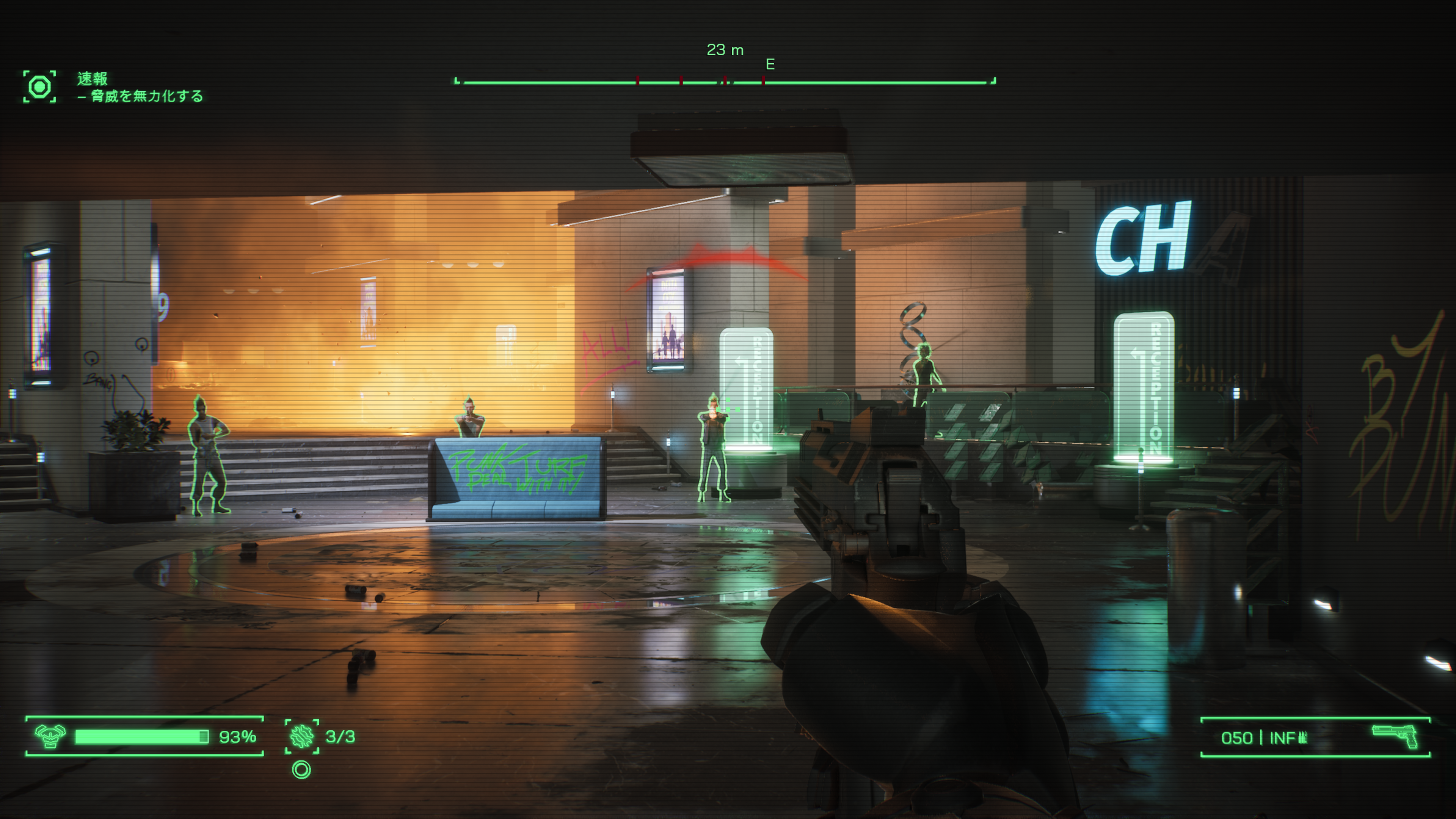1456x819 pixels.
Task: Select the 脅威を無力化する objective text
Action: (147, 96)
